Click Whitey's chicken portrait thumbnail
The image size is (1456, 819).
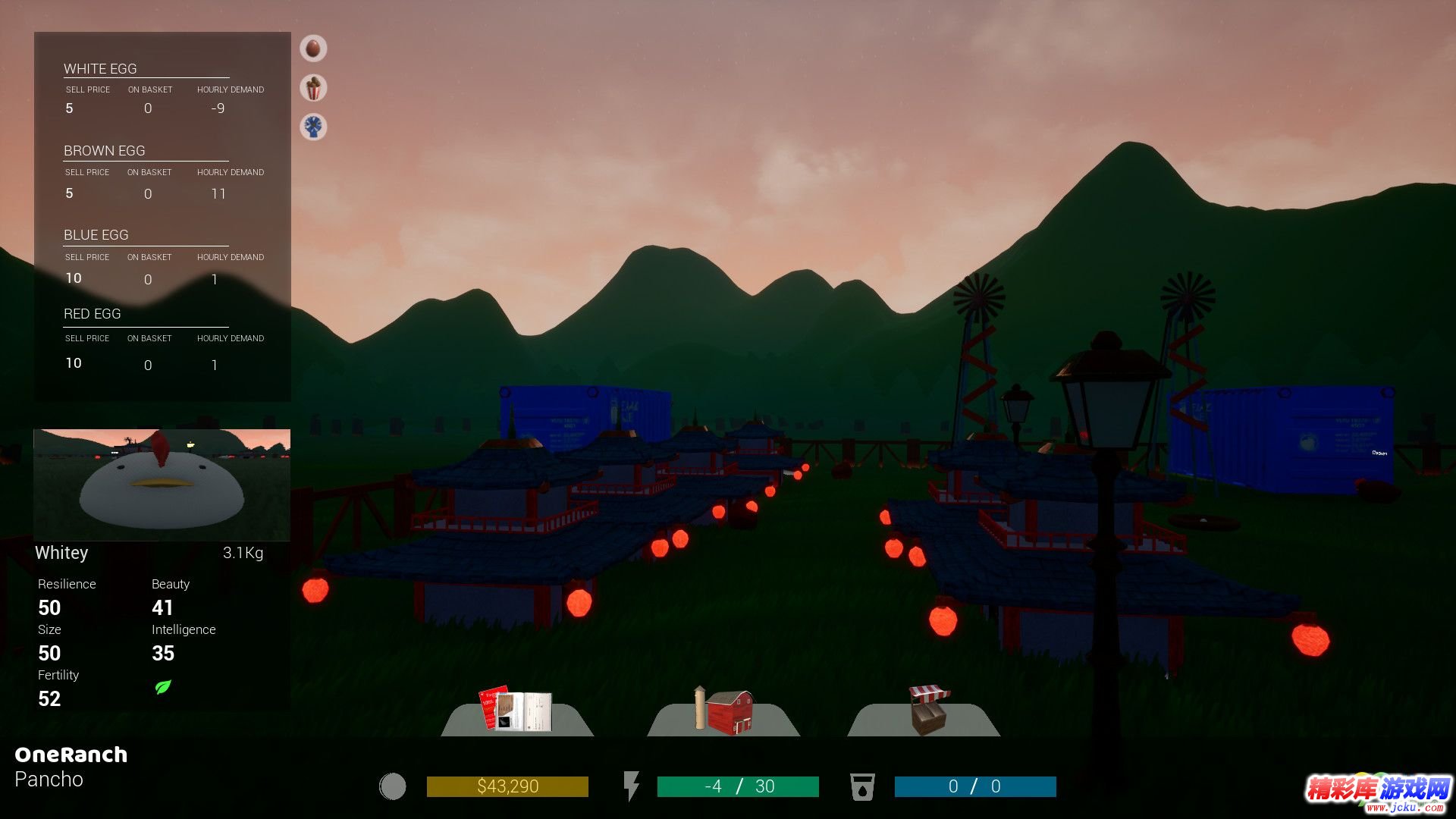[x=162, y=484]
